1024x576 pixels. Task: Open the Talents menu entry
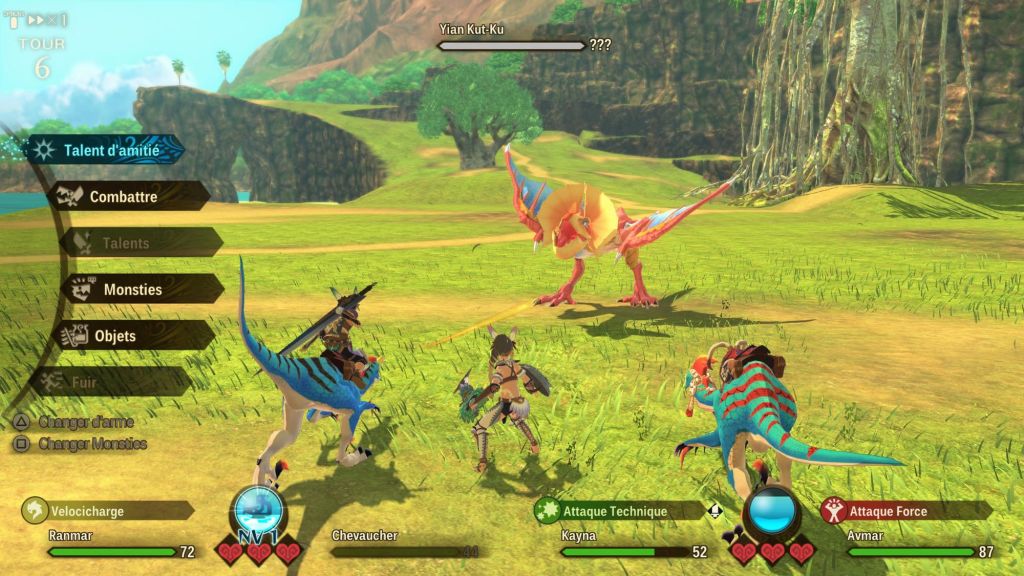click(126, 243)
